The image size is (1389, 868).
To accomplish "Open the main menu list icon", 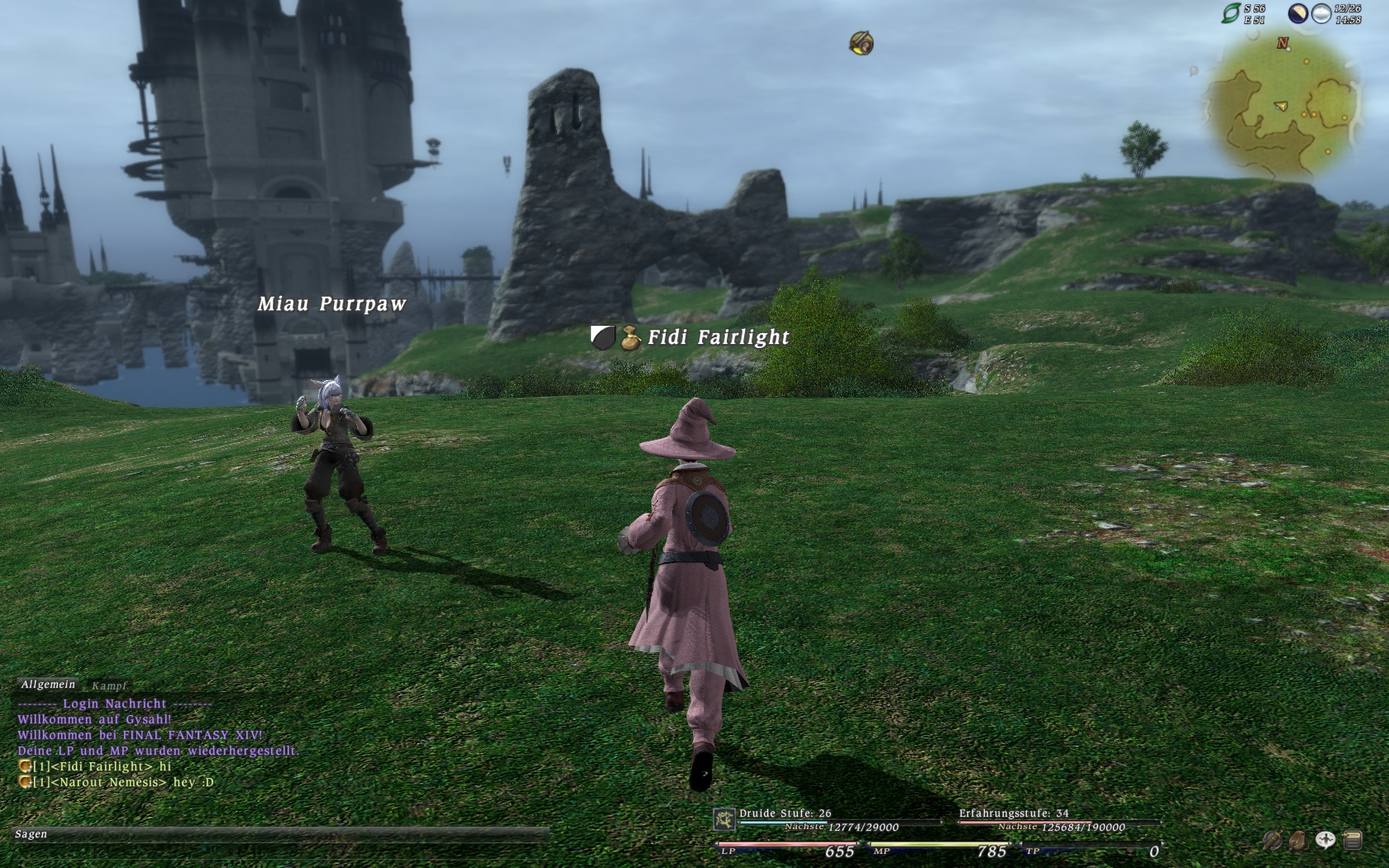I will (1353, 841).
